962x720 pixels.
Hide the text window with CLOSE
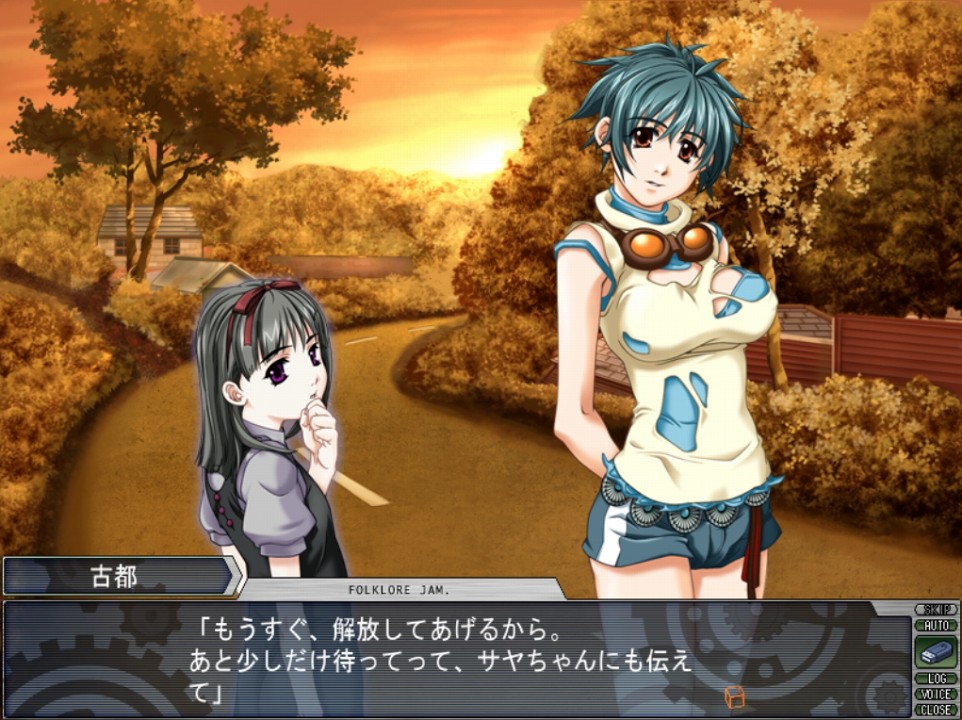coord(936,709)
